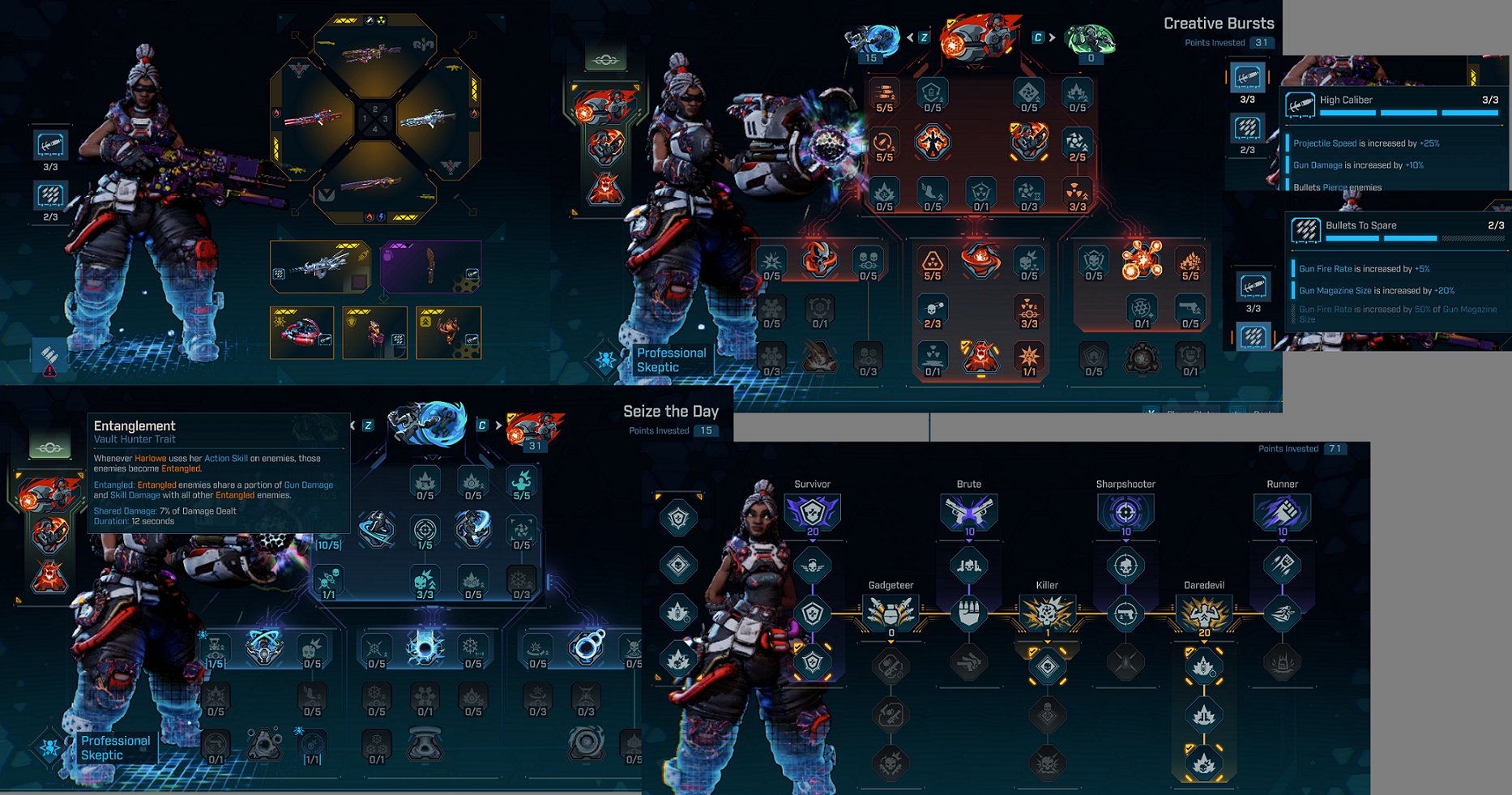The width and height of the screenshot is (1512, 795).
Task: Open the purple-framed grenade gear slot
Action: pyautogui.click(x=430, y=266)
